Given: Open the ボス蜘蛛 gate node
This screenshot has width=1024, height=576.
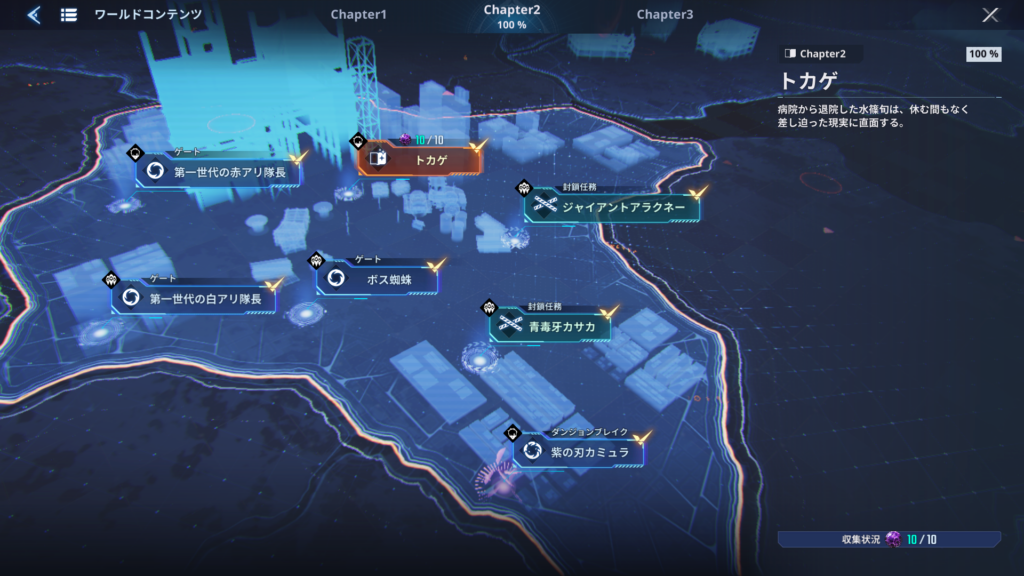Looking at the screenshot, I should 377,280.
